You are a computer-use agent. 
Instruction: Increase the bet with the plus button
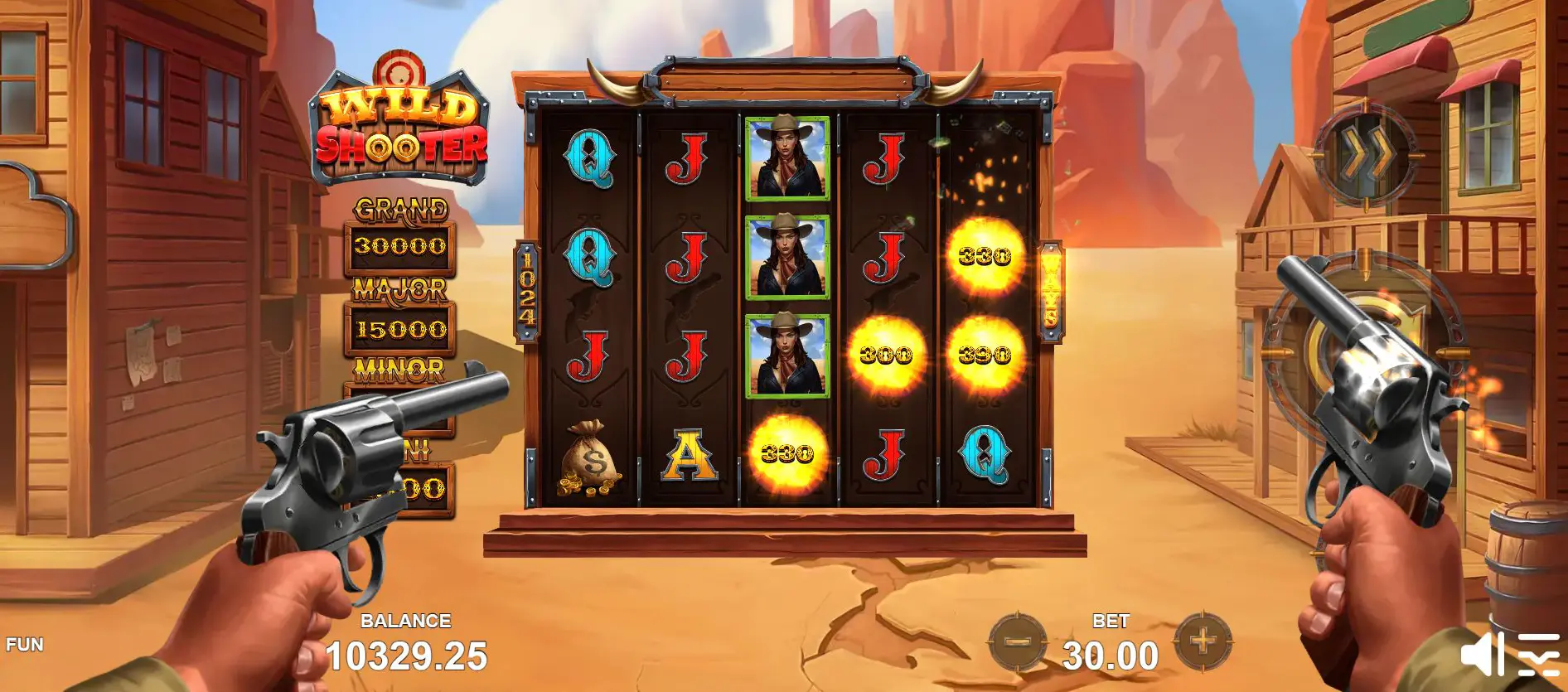click(x=1203, y=641)
